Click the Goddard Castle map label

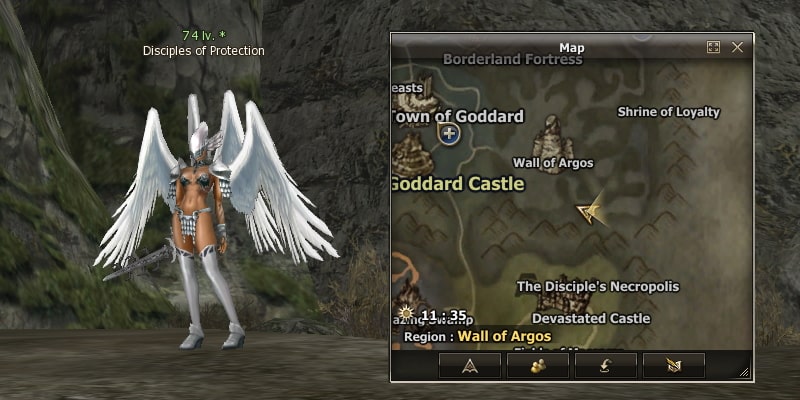tap(457, 184)
